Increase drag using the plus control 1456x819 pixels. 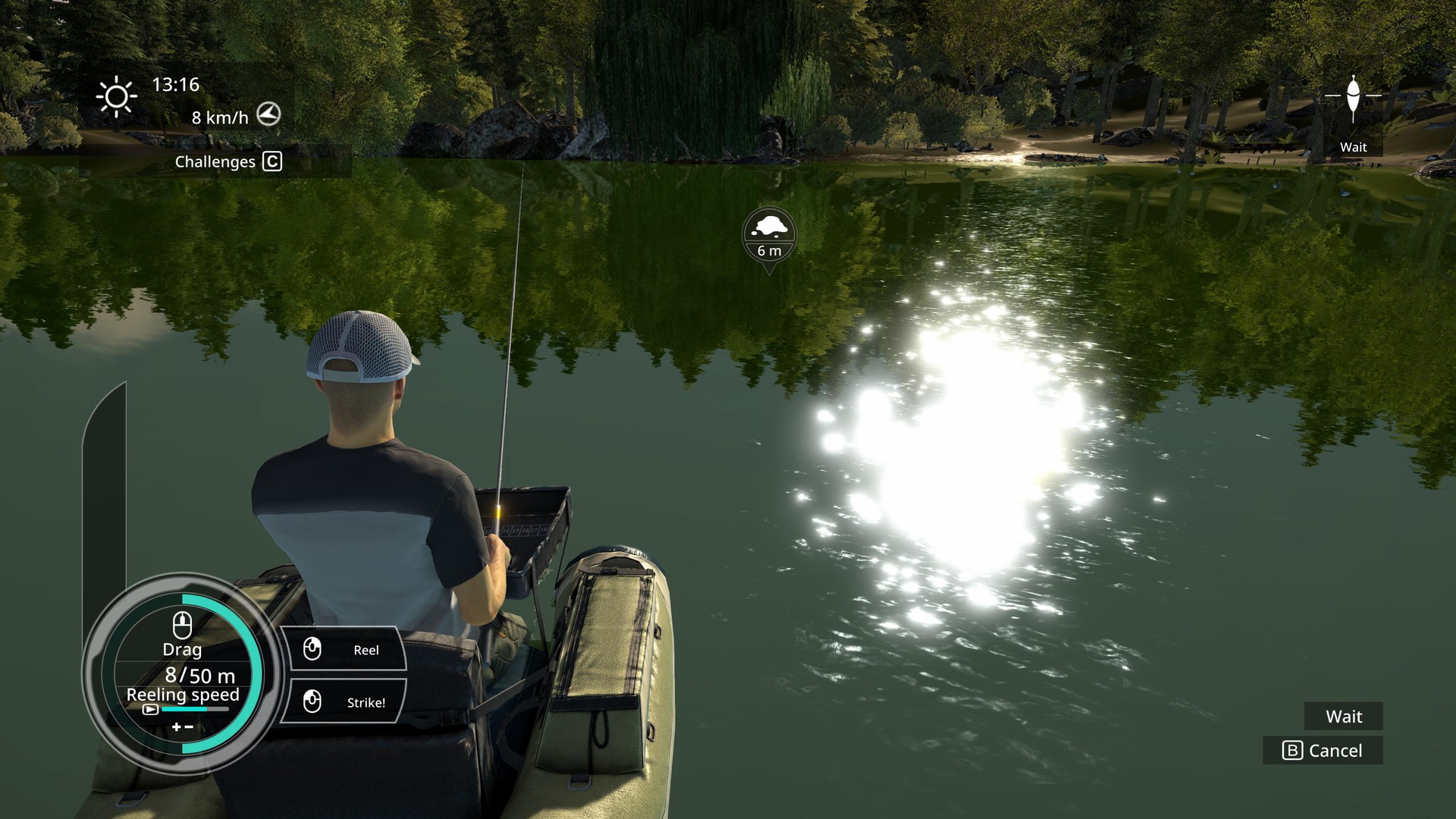pos(176,726)
